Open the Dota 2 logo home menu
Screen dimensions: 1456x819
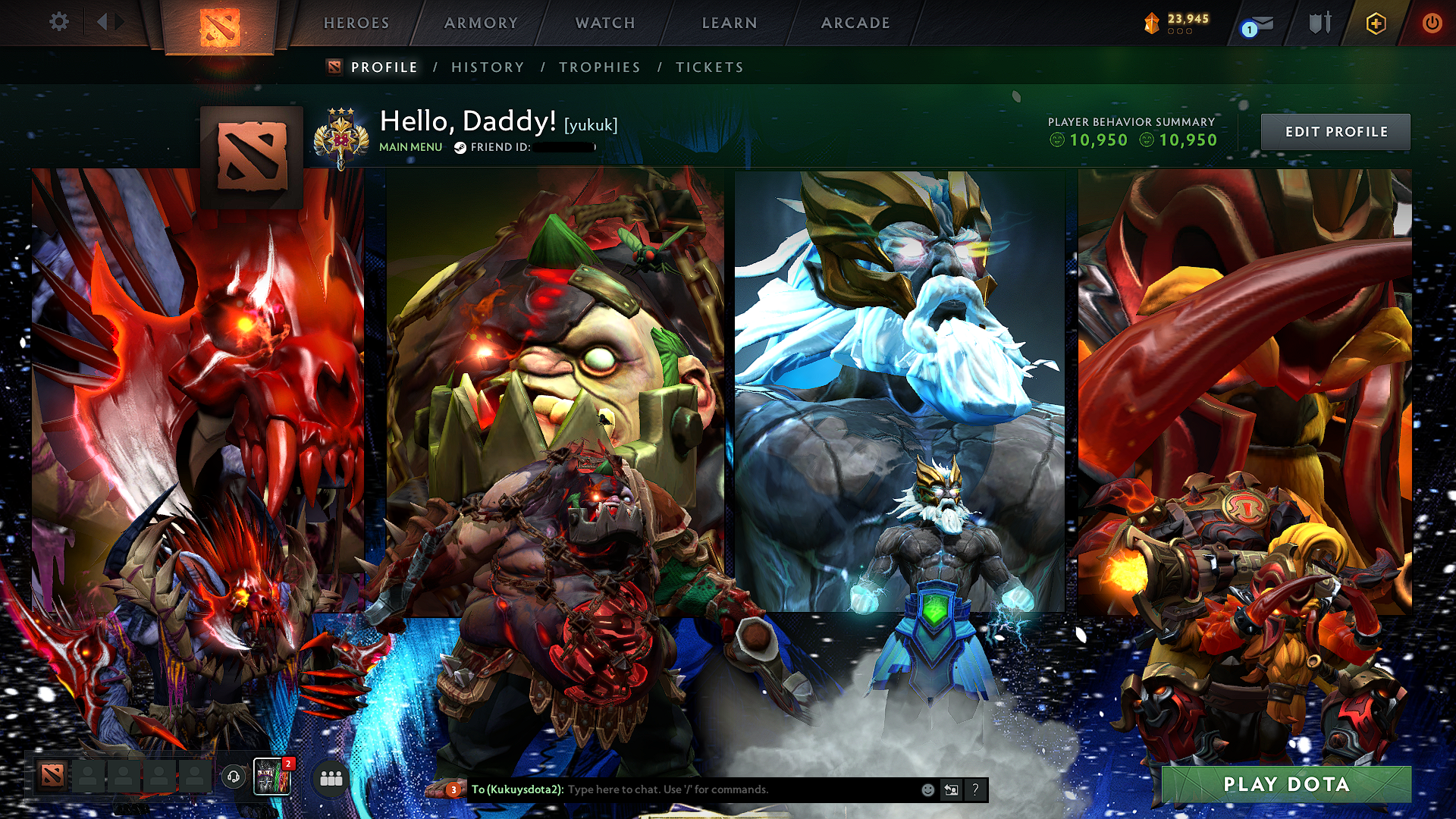[219, 23]
